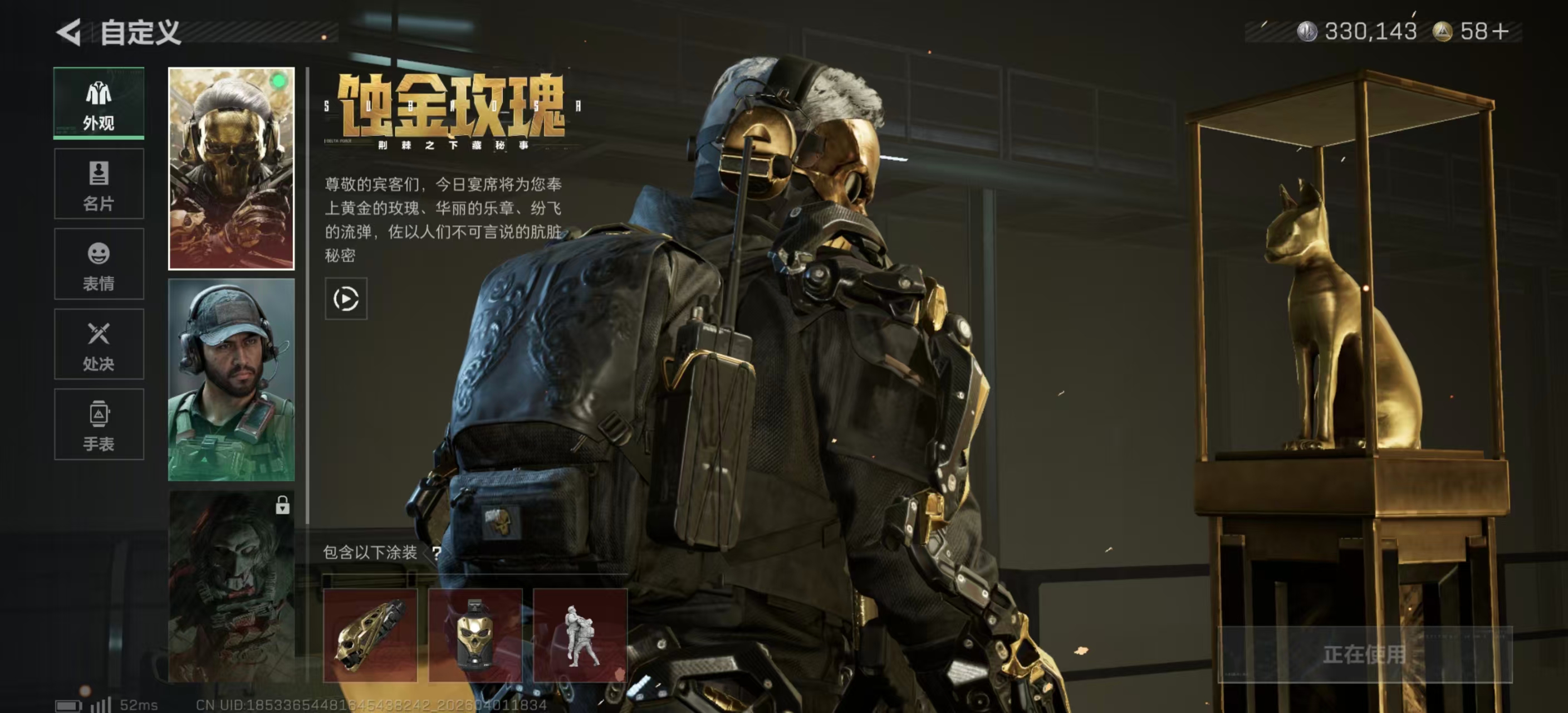The image size is (1568, 713).
Task: Switch to the 手表 watch tab
Action: pos(99,424)
